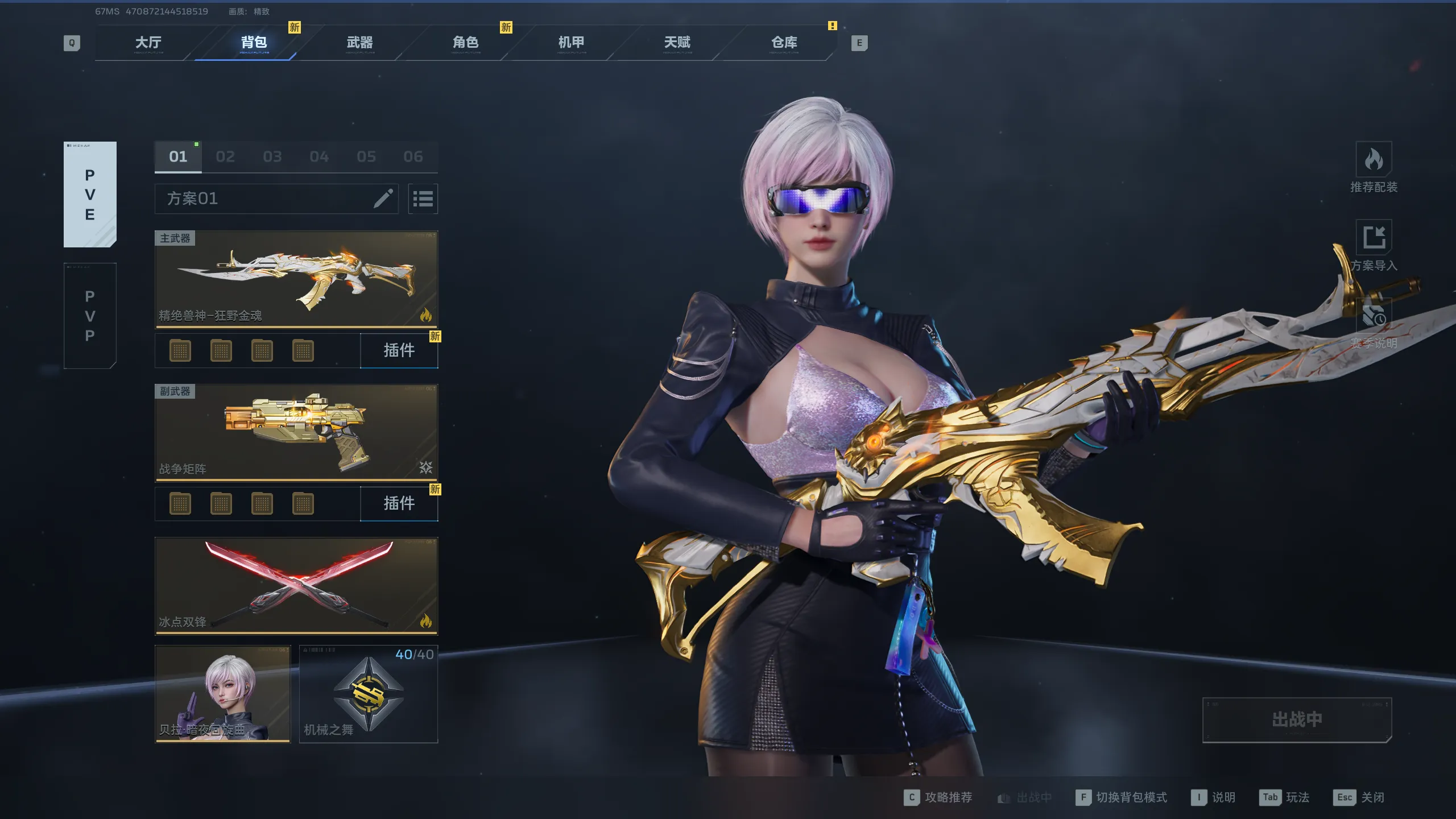Select the 精绝兽神-狂野金魂 primary weapon

coord(296,279)
